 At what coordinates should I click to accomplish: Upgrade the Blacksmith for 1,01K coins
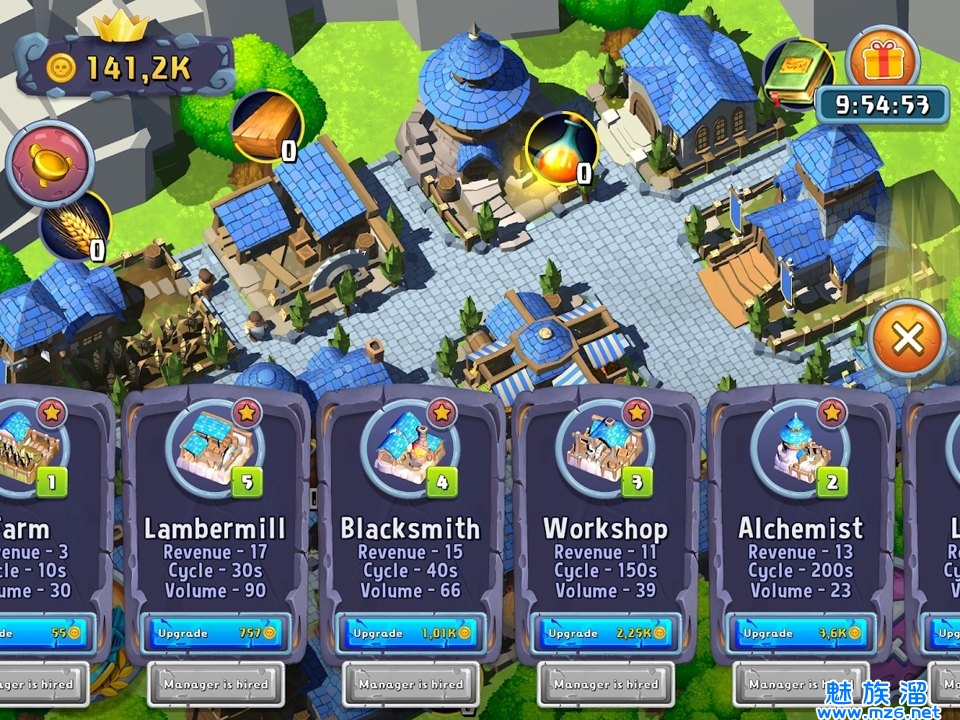coord(410,633)
